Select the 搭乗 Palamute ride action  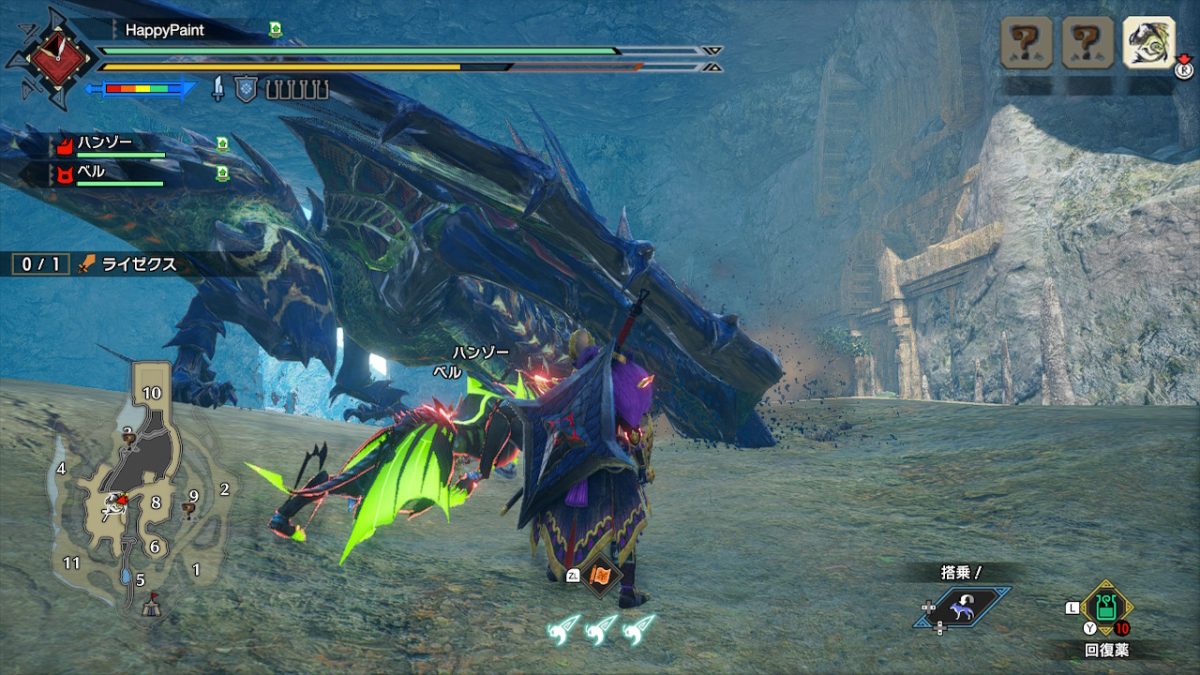point(961,607)
